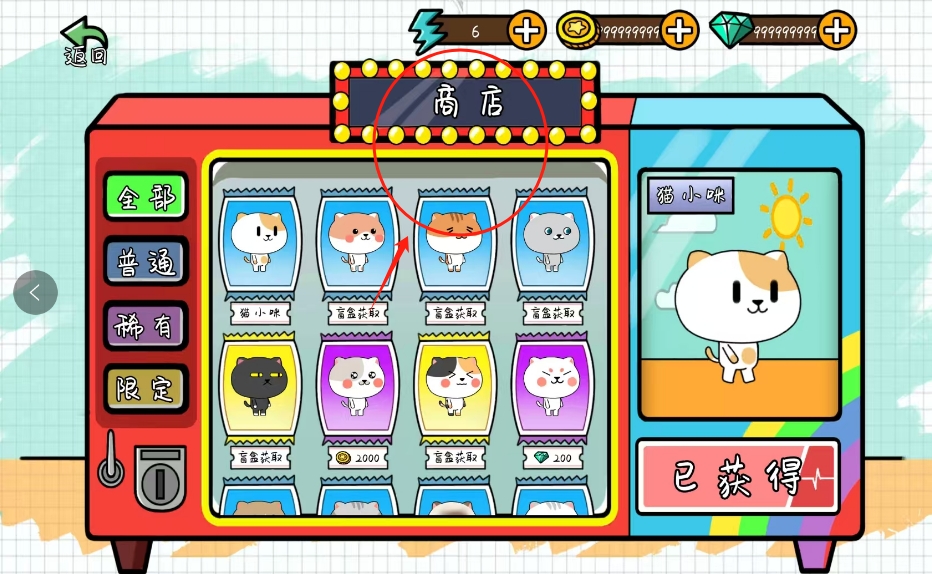Add more gold coins with plus button
932x574 pixels.
click(x=679, y=30)
